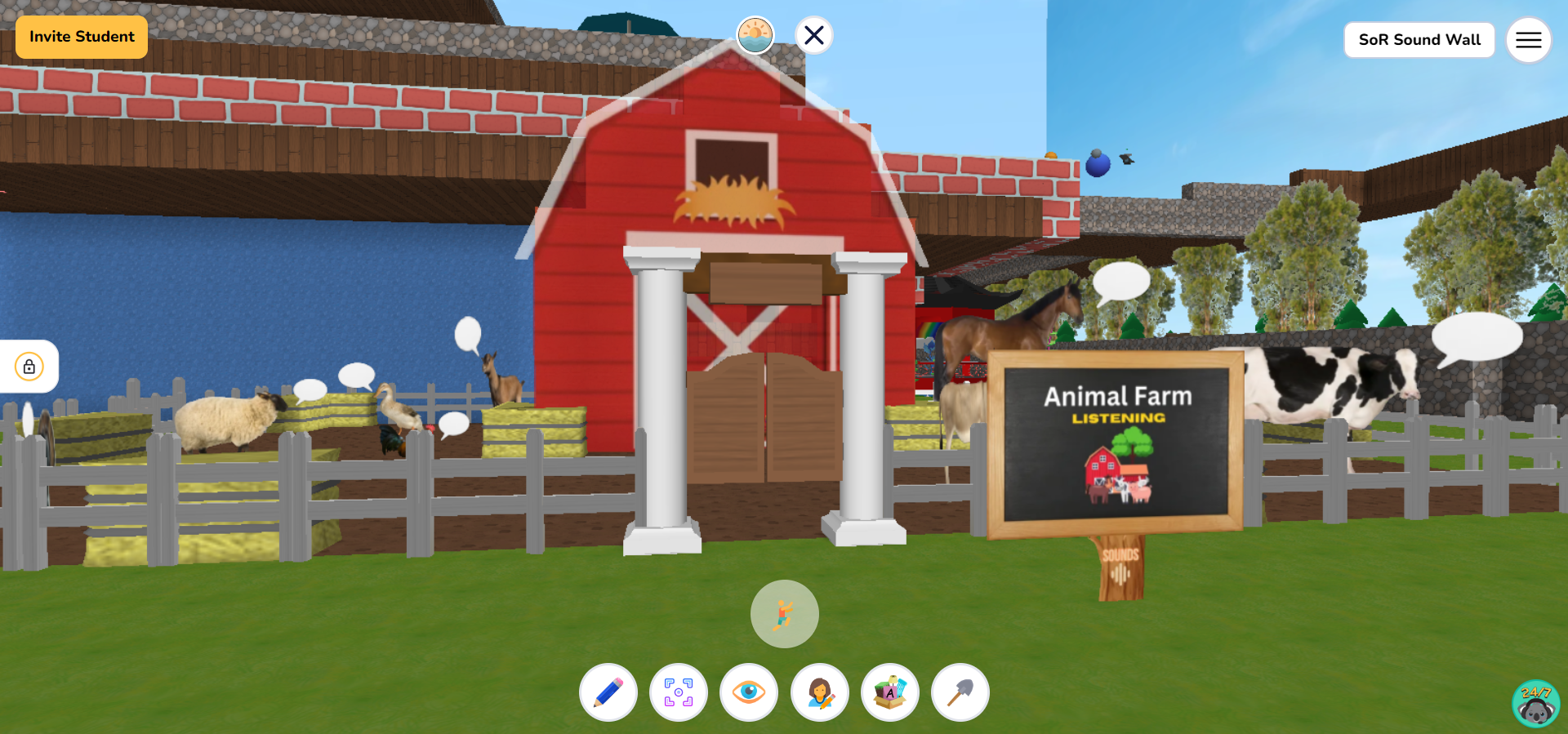Expand the chicken's speech bubble
Image resolution: width=1568 pixels, height=734 pixels.
(x=454, y=424)
